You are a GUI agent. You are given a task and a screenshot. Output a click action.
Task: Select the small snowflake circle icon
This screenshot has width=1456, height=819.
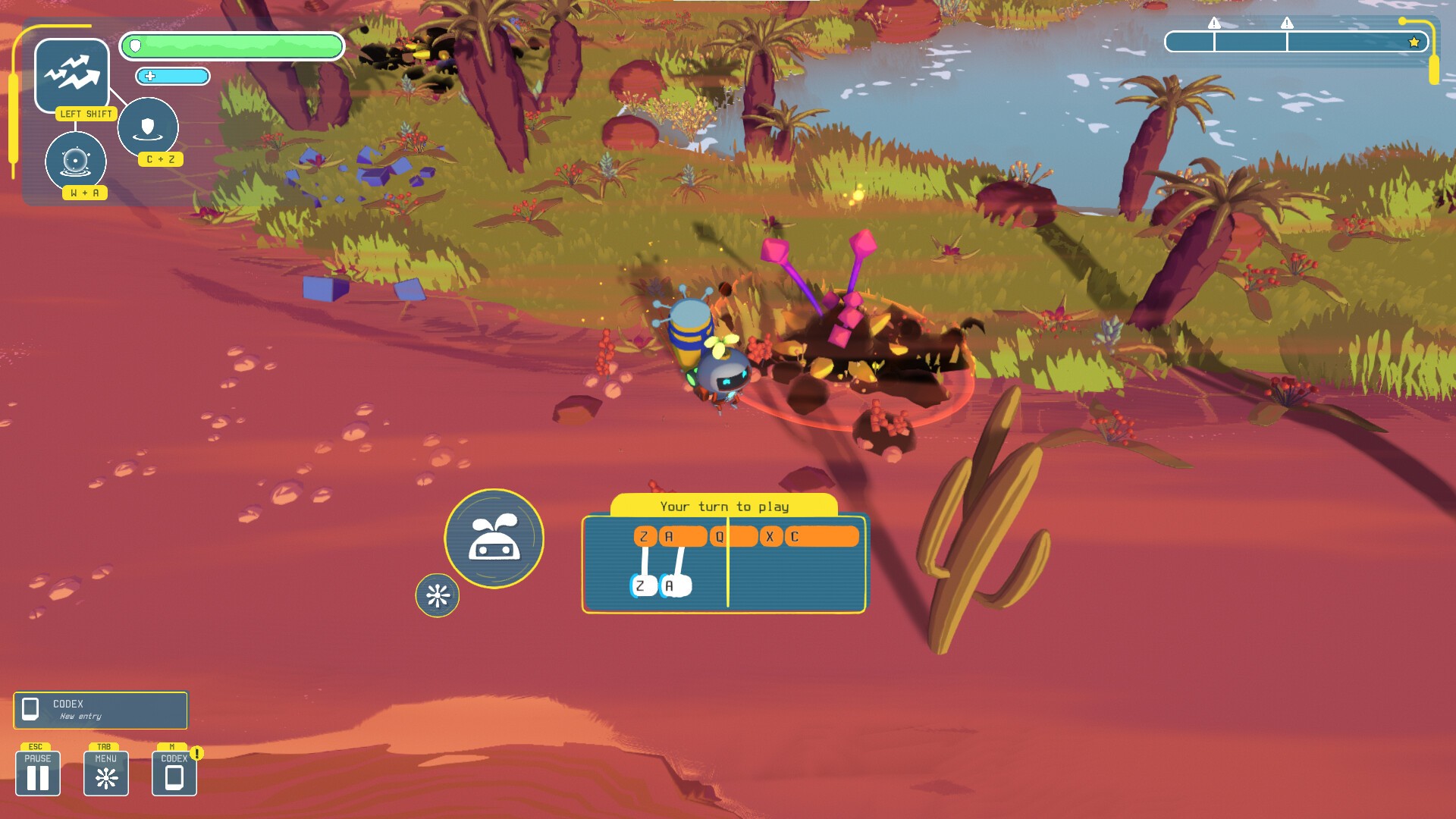tap(438, 595)
